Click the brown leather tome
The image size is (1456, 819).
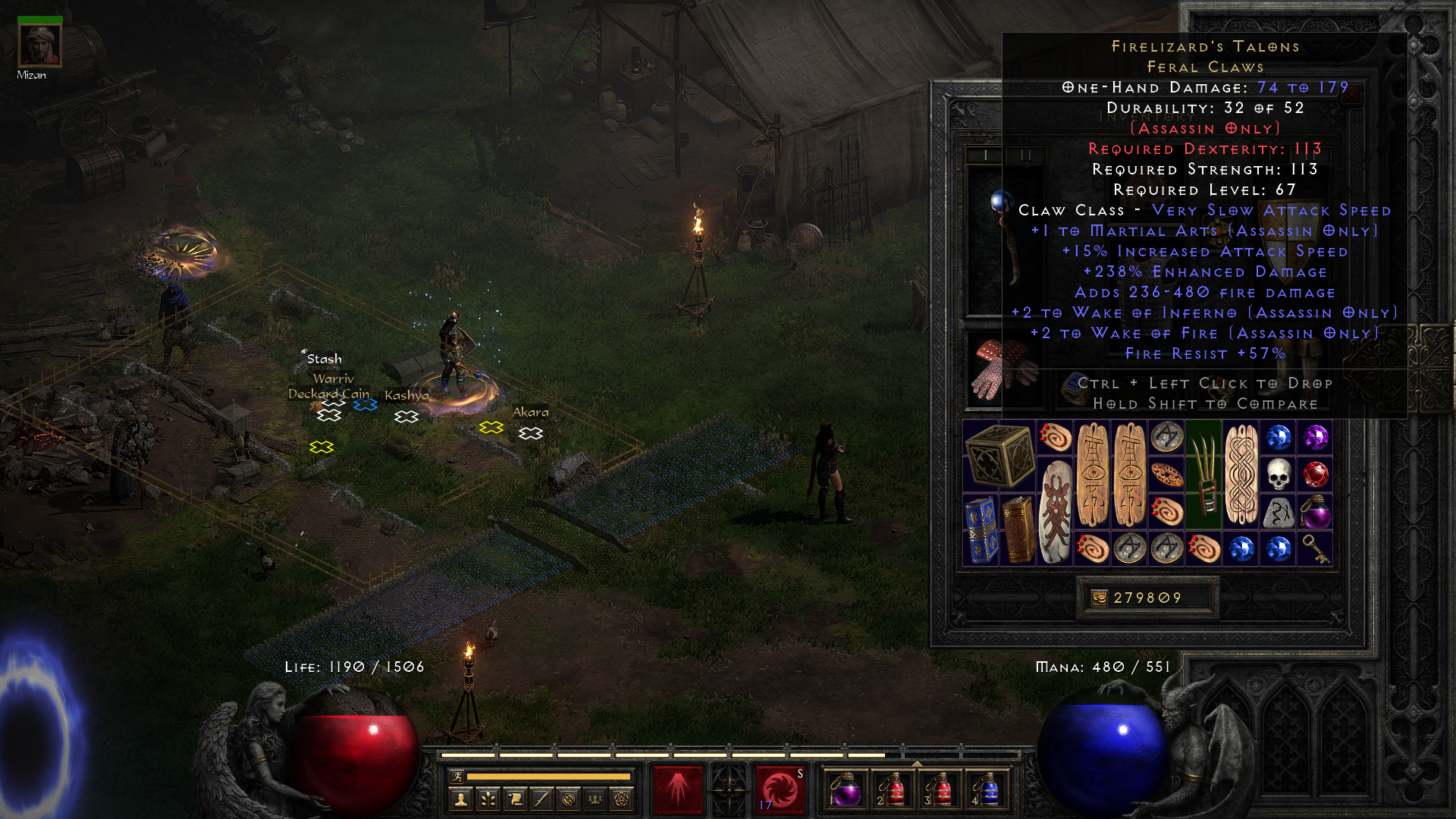coord(1018,529)
